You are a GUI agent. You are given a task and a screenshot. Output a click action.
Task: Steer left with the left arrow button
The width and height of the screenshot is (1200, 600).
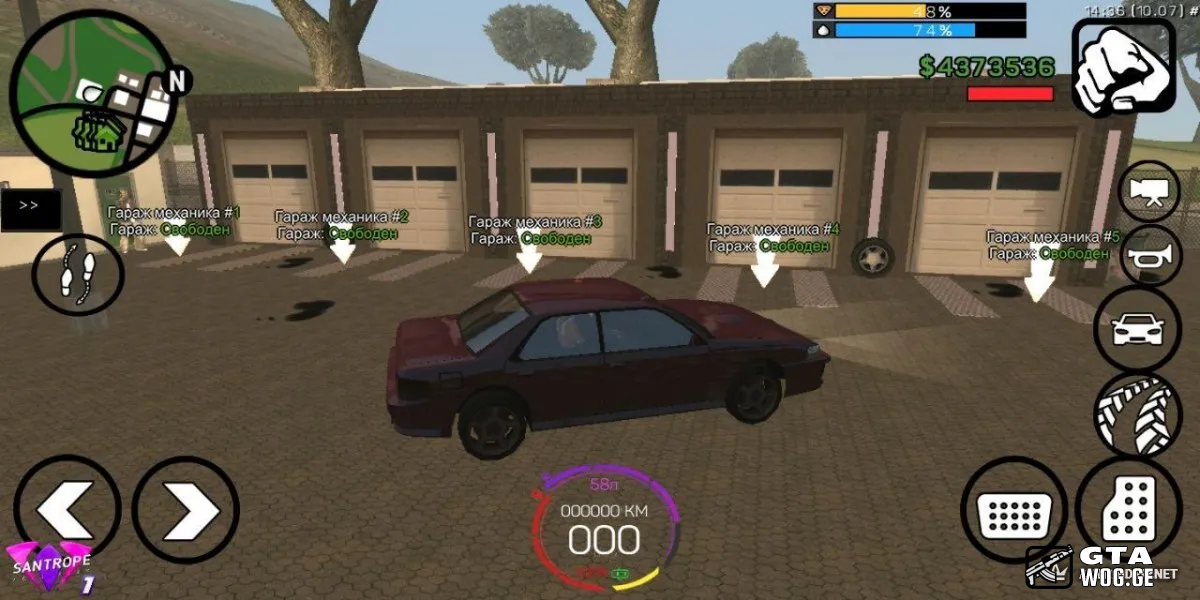68,510
